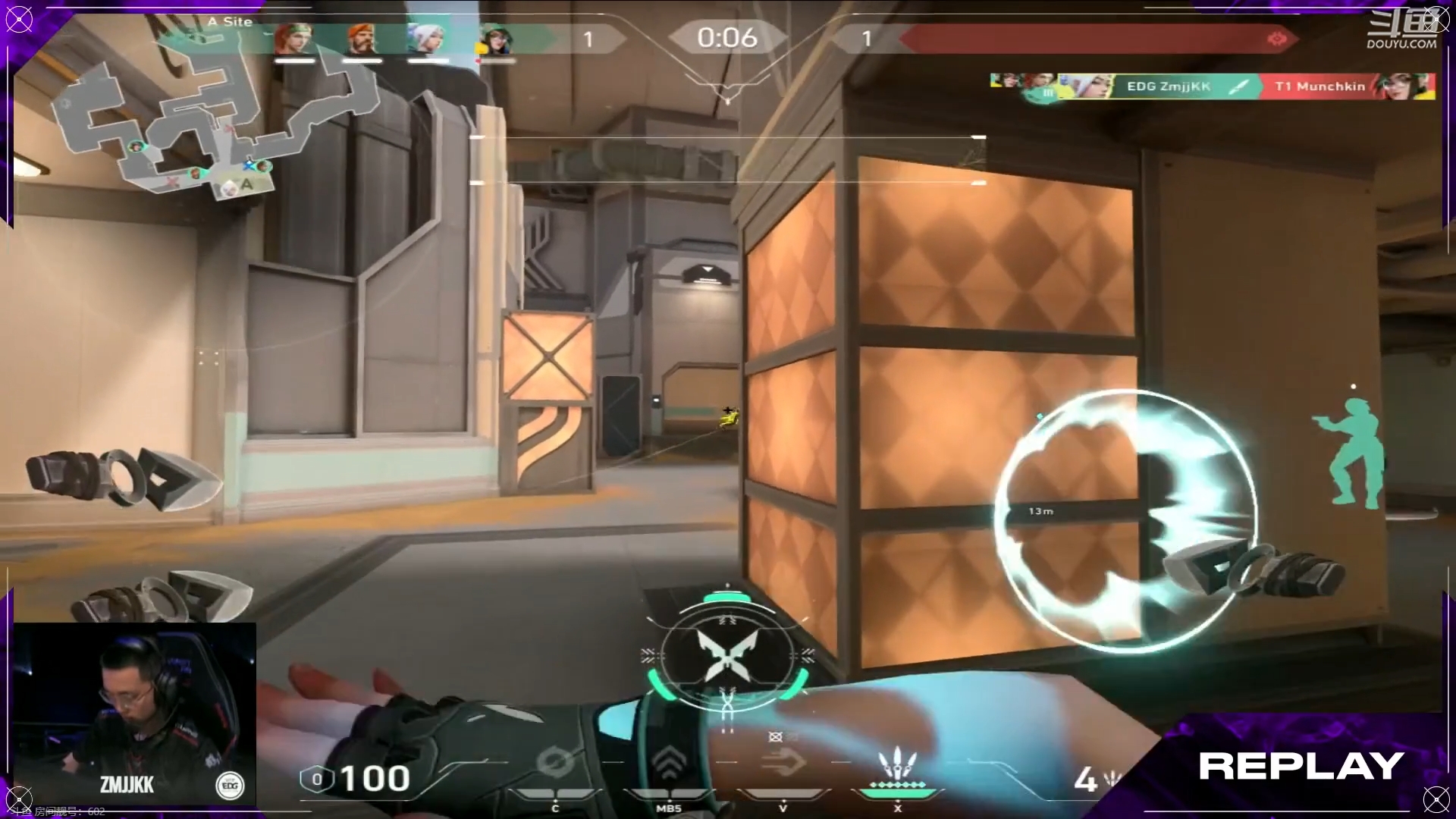Select Killjoy's portrait in the team bar

(x=495, y=39)
